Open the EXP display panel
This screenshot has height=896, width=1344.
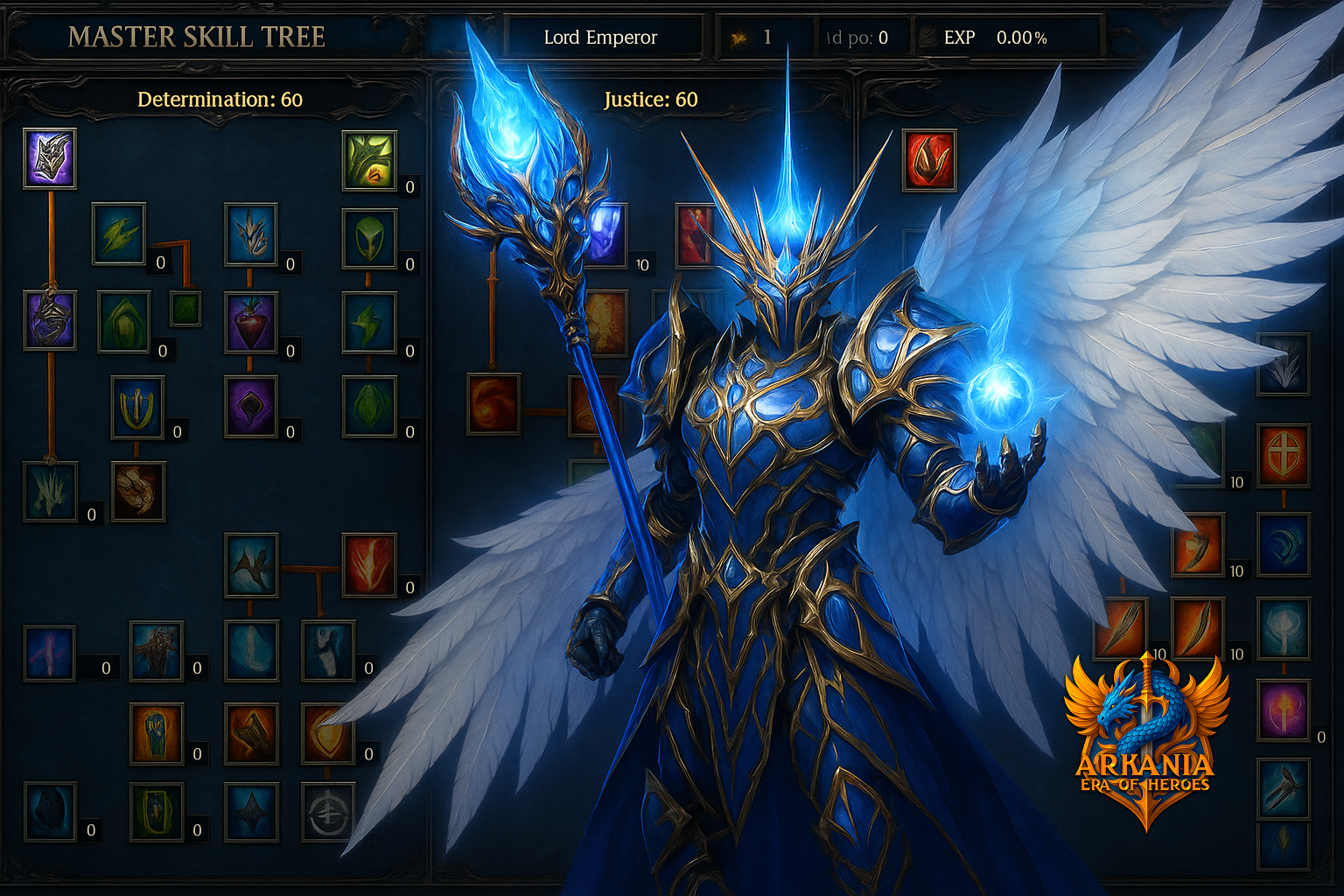[960, 38]
